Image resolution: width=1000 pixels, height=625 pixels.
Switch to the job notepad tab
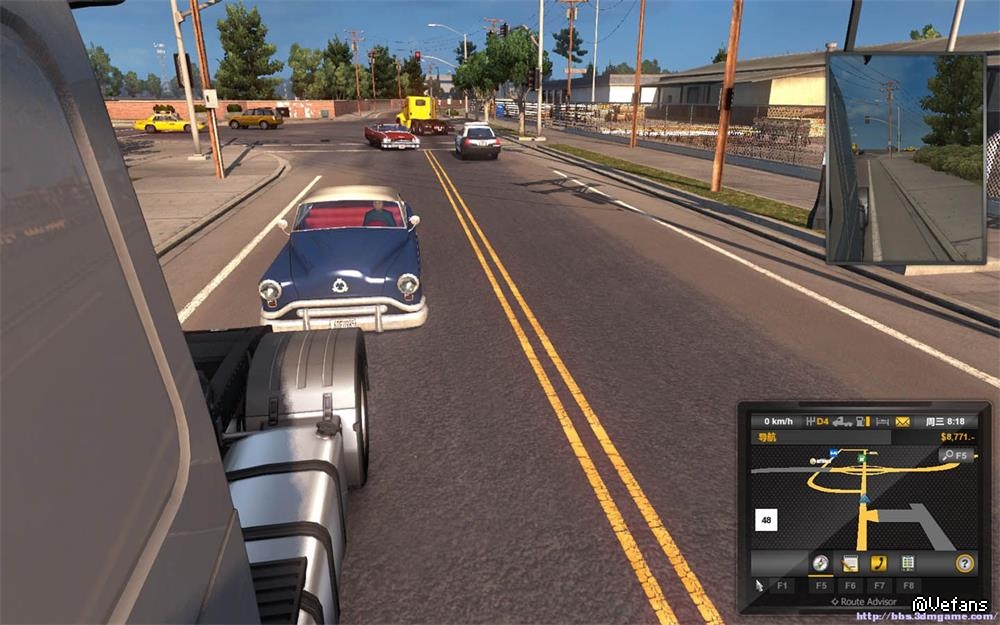850,563
